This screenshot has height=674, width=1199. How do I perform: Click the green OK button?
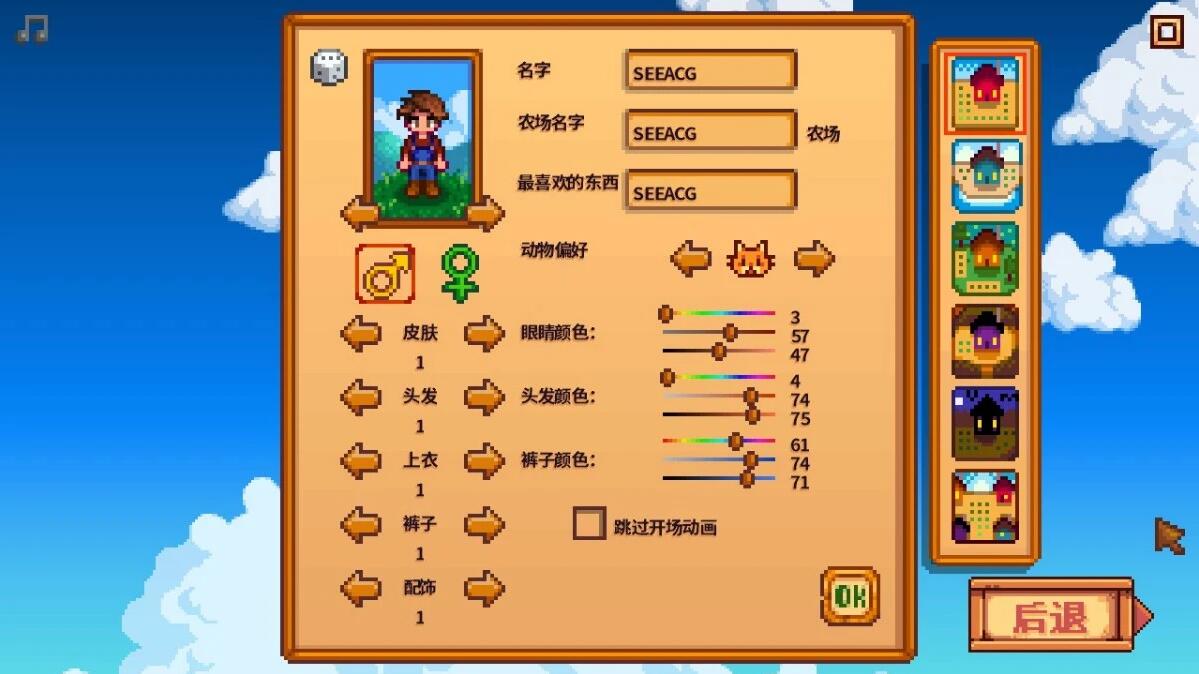coord(850,596)
